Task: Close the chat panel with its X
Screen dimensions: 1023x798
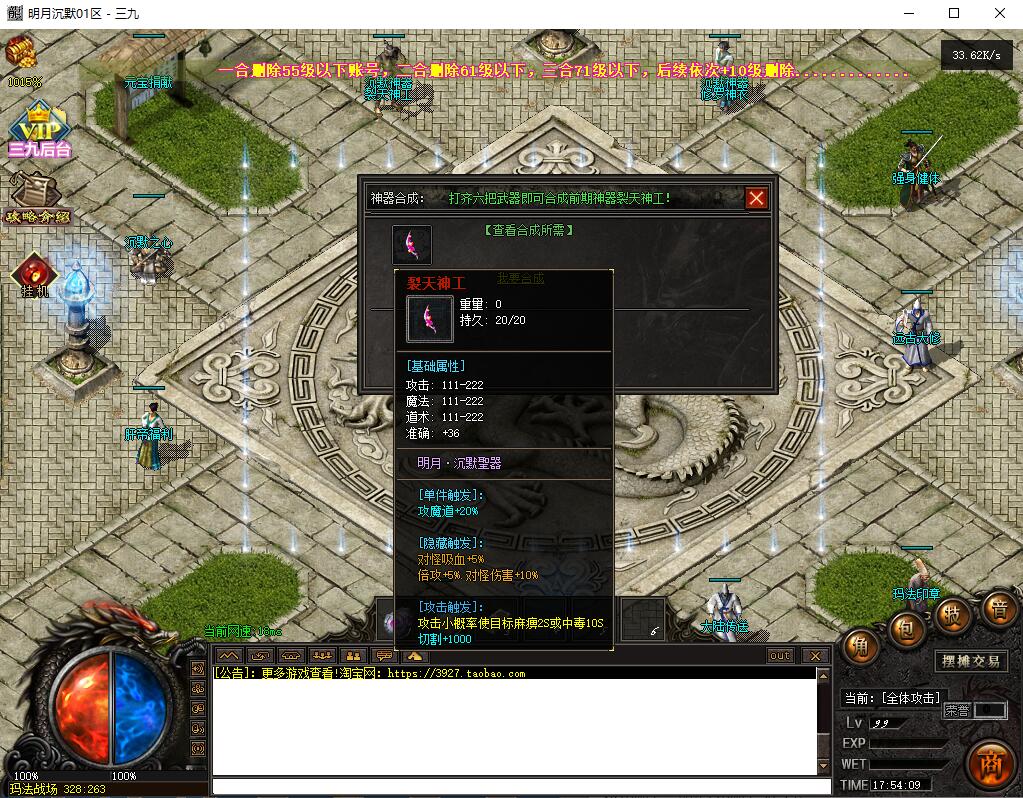Action: click(x=816, y=656)
